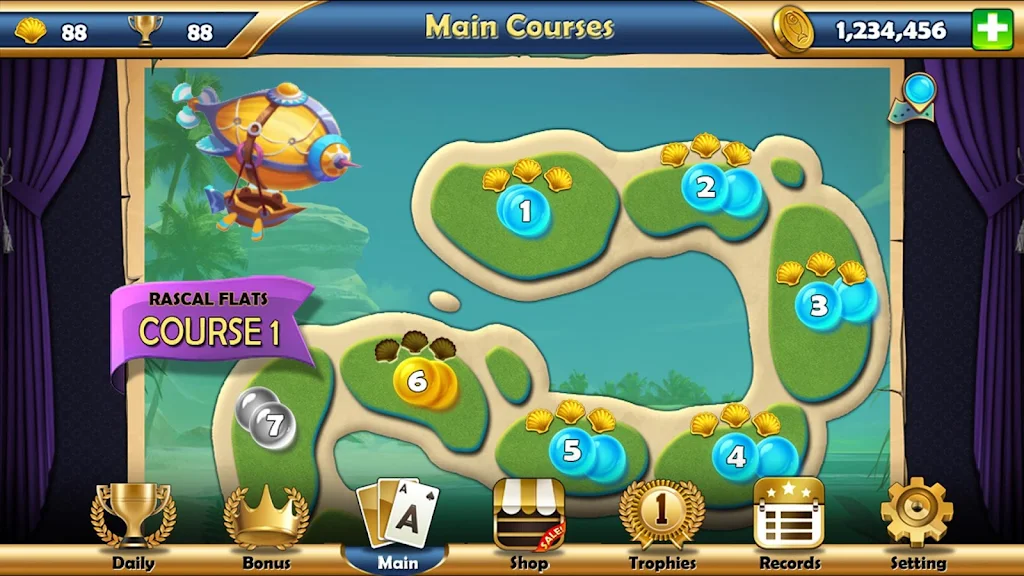Screen dimensions: 1024x576
Task: Tap the green plus to add coins
Action: click(x=992, y=30)
